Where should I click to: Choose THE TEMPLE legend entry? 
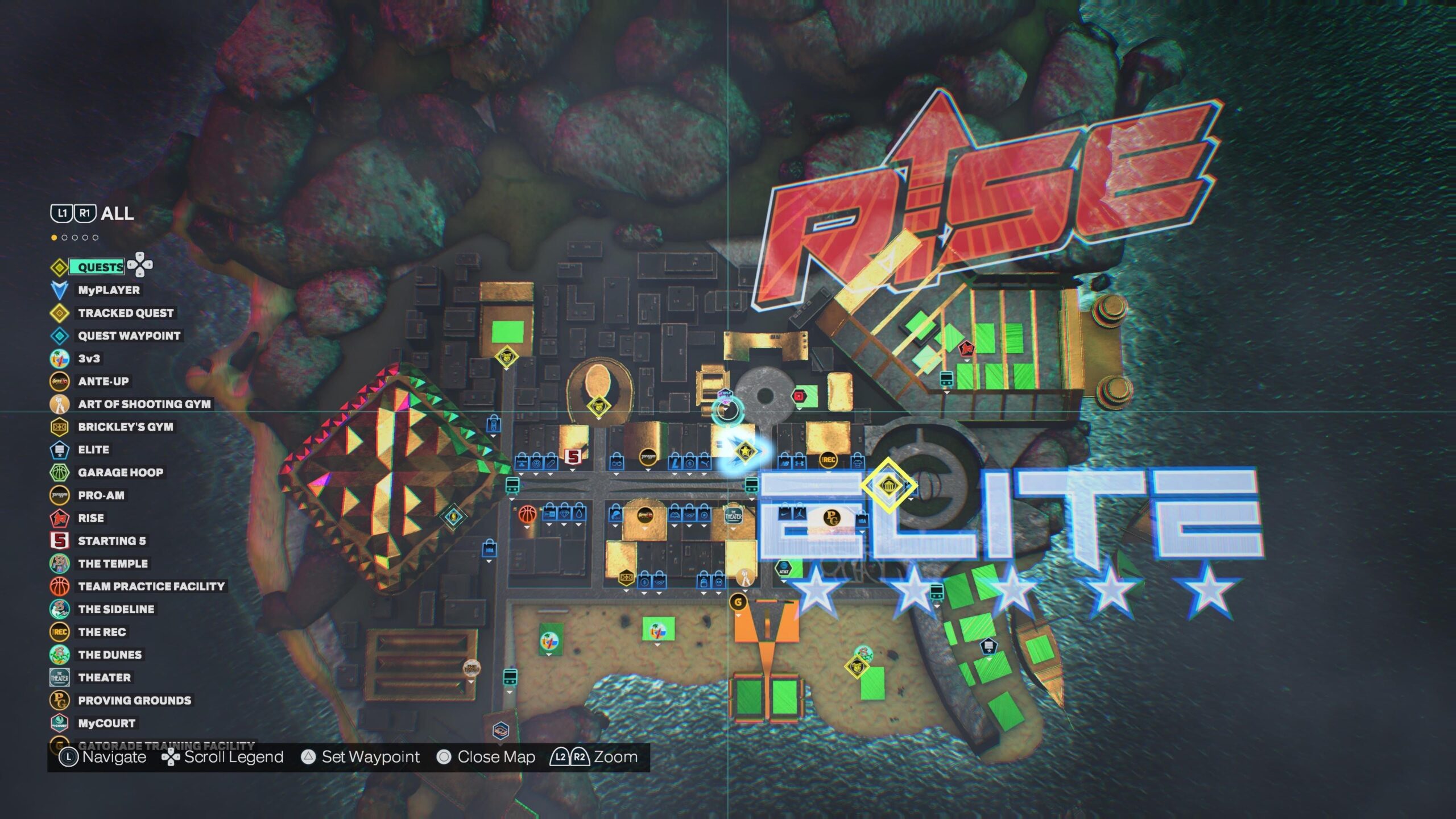(x=113, y=564)
